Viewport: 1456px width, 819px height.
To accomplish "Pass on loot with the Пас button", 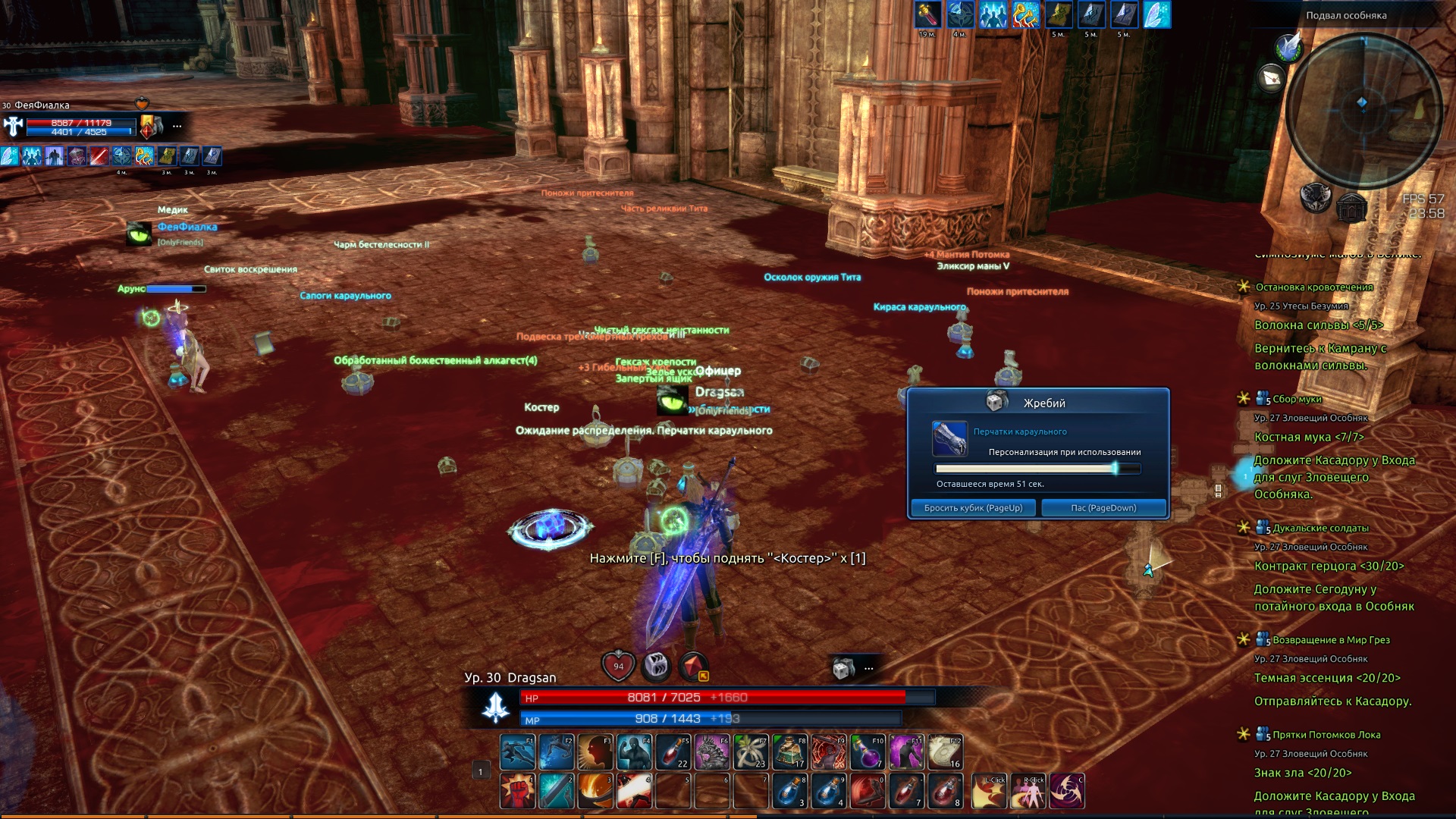I will (x=1103, y=508).
